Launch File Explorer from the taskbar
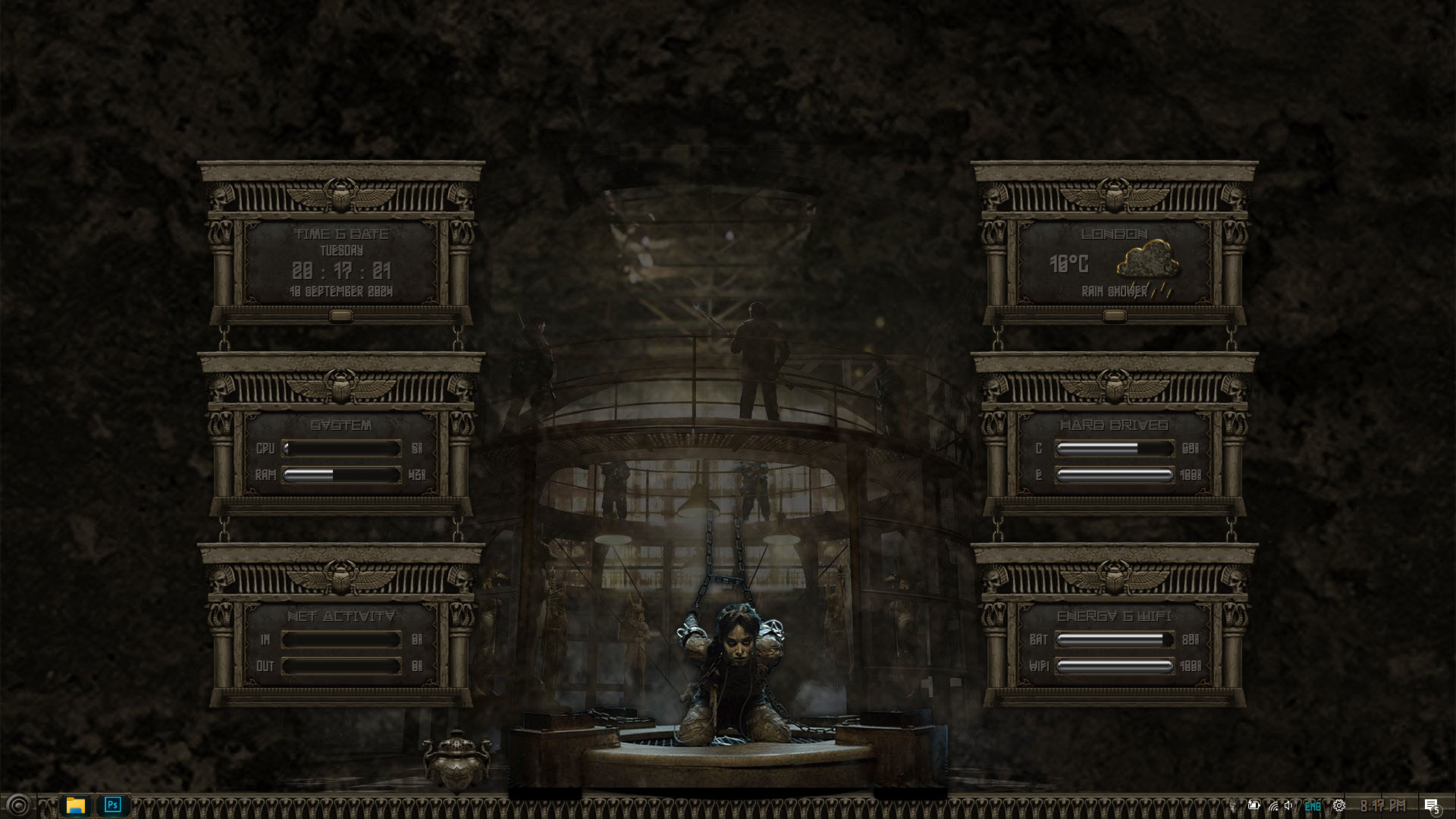 (x=75, y=805)
